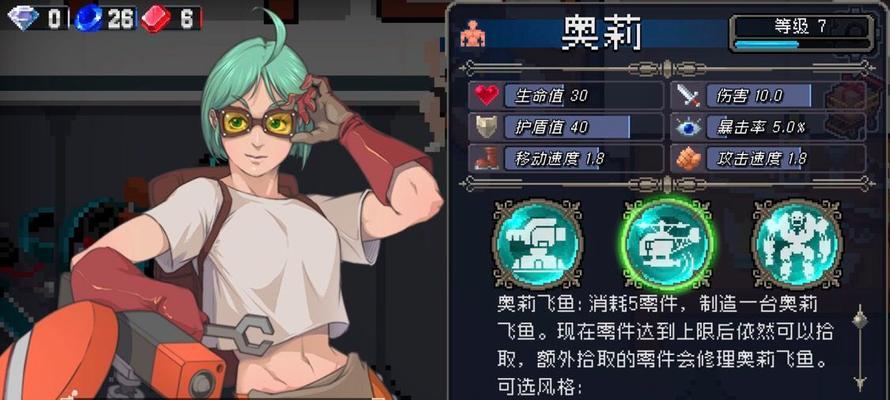Click the character figure icon beside the name
This screenshot has width=890, height=400.
click(472, 34)
